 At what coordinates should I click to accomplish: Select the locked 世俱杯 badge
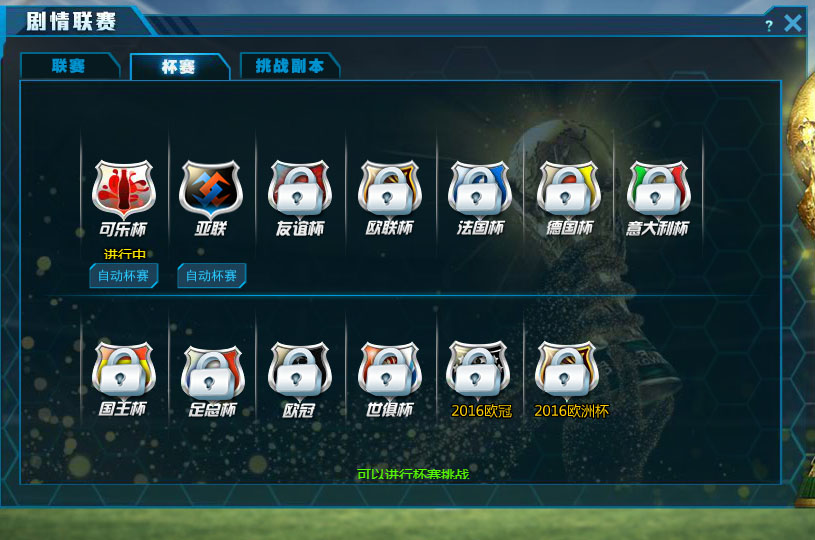point(389,369)
